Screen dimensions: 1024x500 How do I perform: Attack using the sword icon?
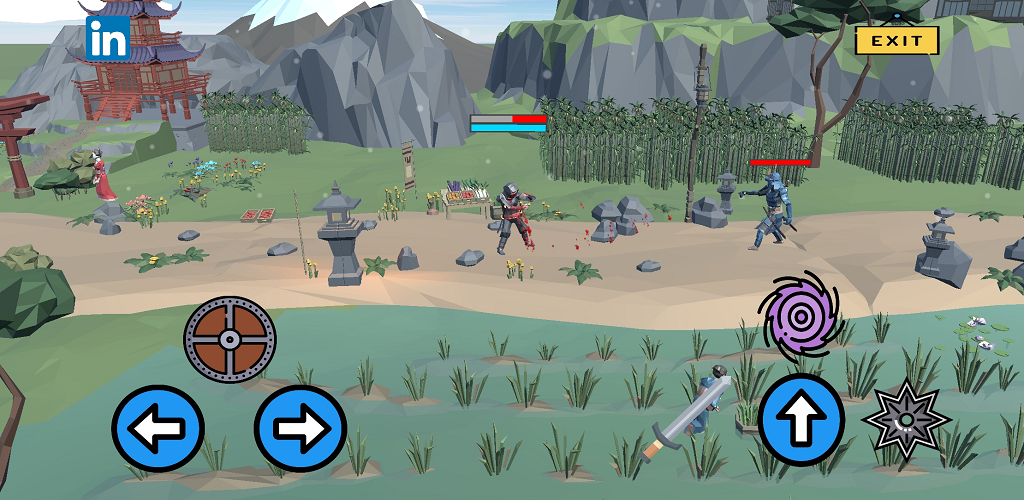point(687,414)
